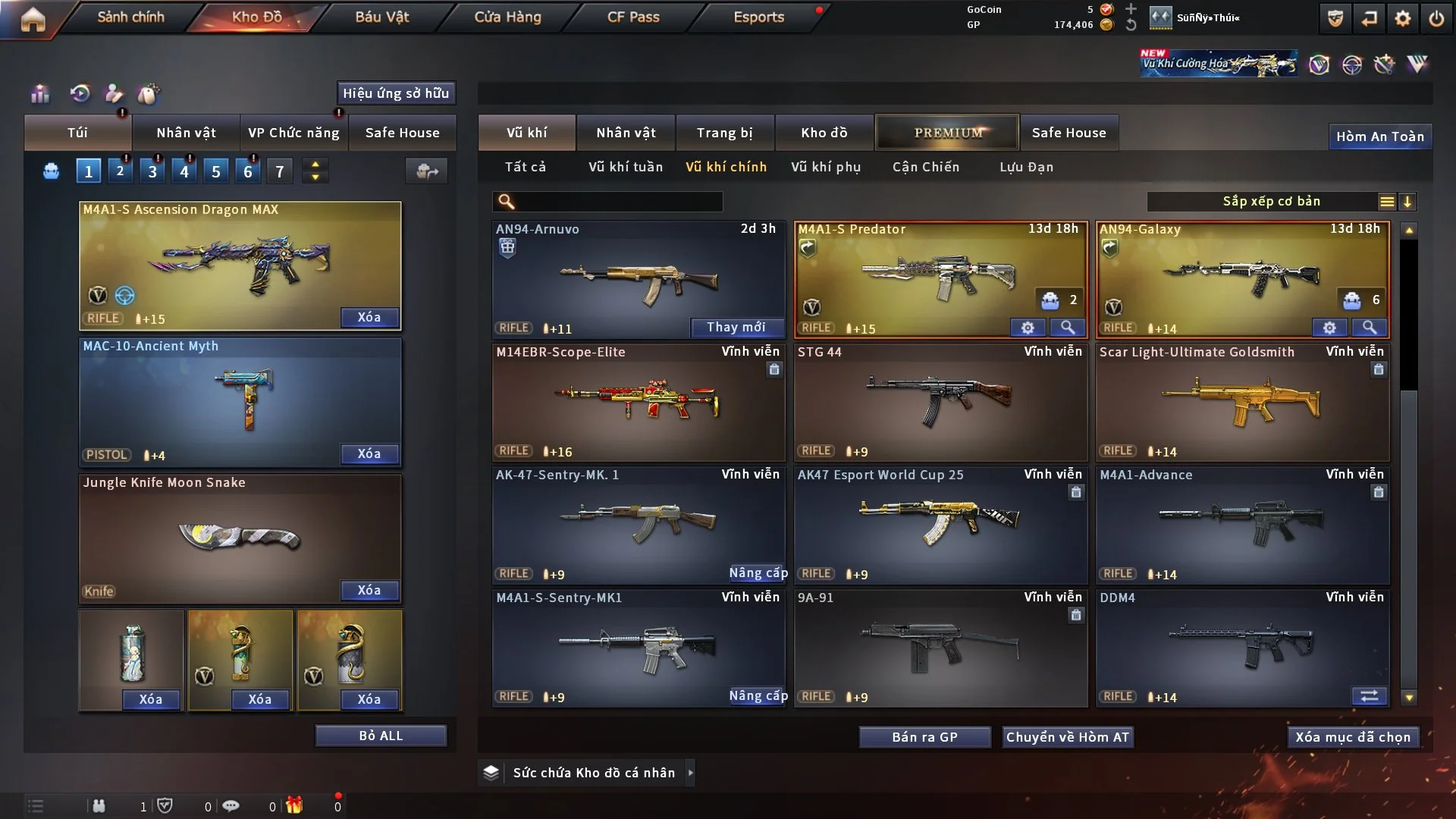Show the Vũ khí phụ category
The height and width of the screenshot is (819, 1456).
(825, 167)
